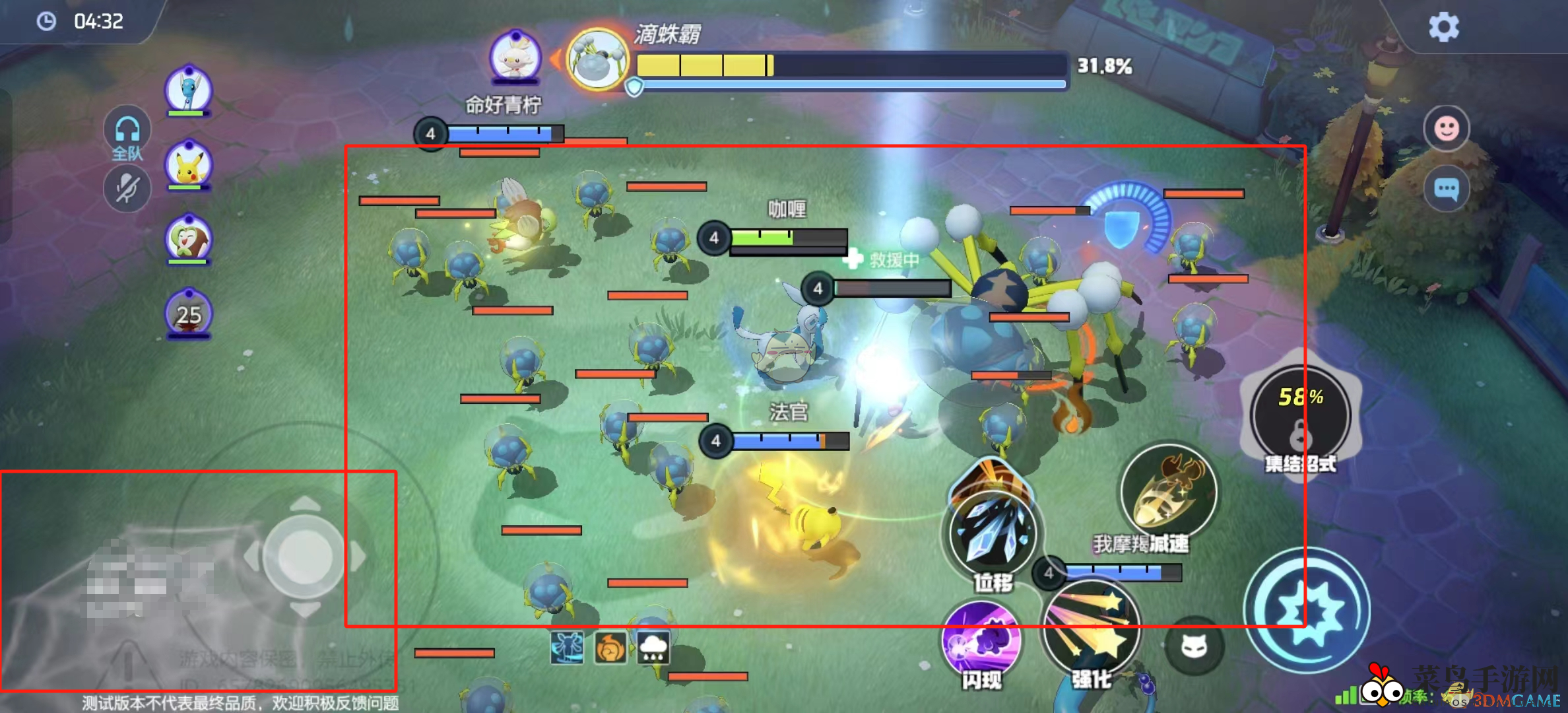1568x713 pixels.
Task: Tap the small cat face button
Action: pos(1194,646)
